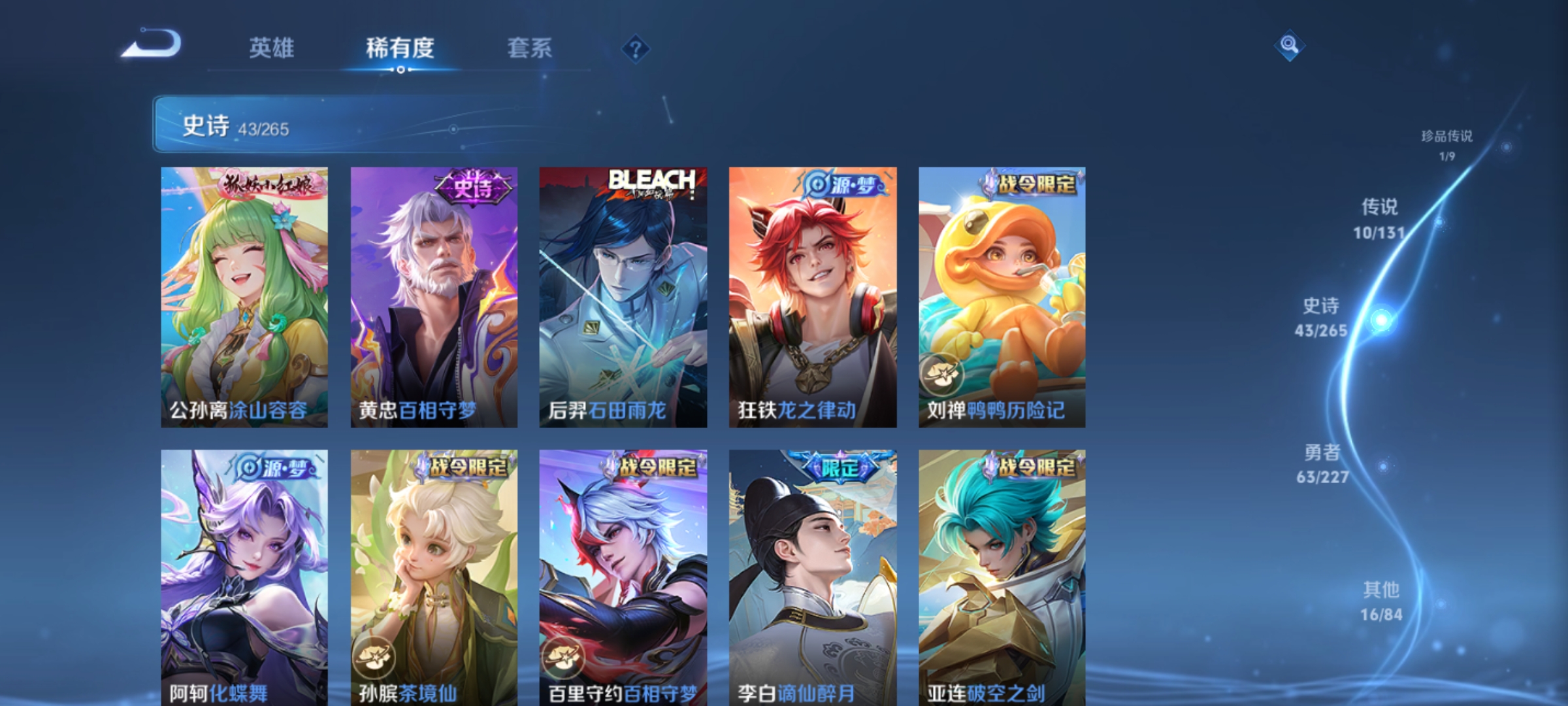Jump to the 珍品传说 rarity section
Image resolution: width=1568 pixels, height=706 pixels.
[1446, 144]
